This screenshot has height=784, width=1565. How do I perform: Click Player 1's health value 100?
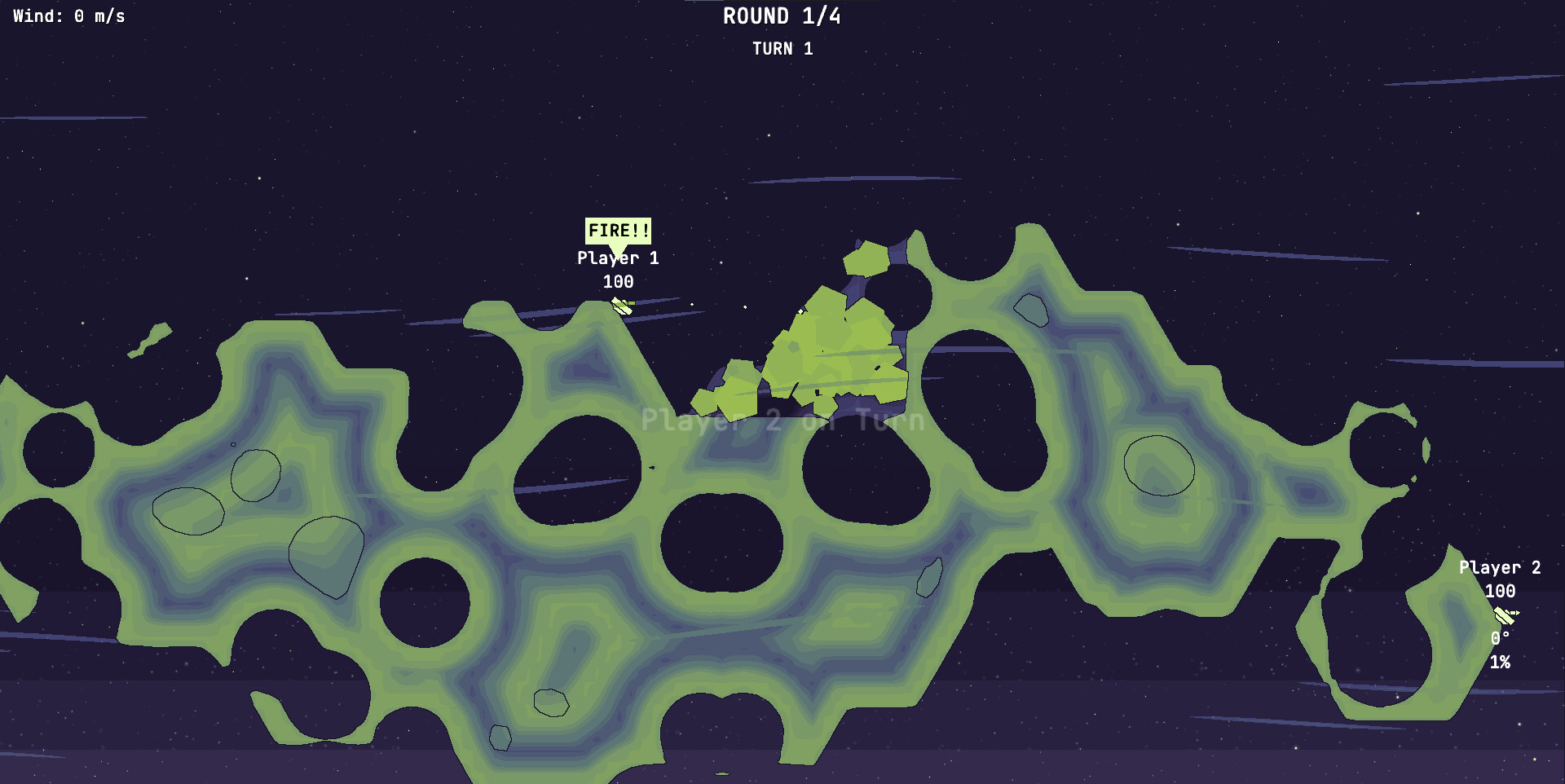pyautogui.click(x=619, y=283)
